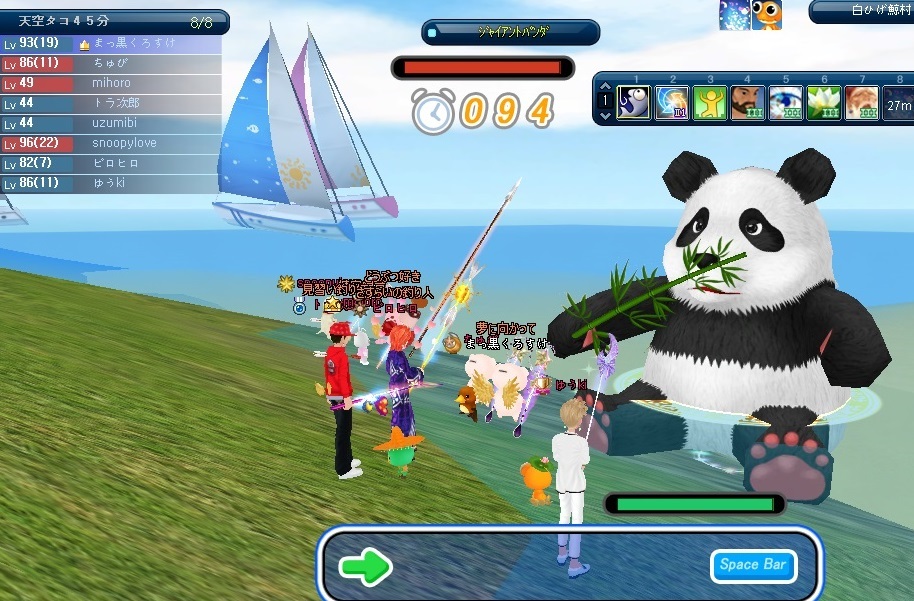Switch hotbar page down with arrow
Screen dimensions: 914x601
604,116
